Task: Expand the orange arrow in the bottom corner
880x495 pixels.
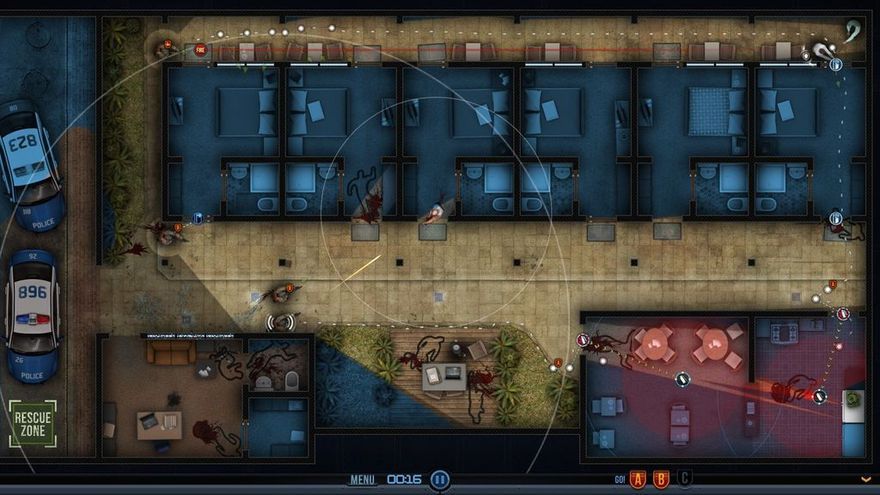Action: click(x=866, y=480)
